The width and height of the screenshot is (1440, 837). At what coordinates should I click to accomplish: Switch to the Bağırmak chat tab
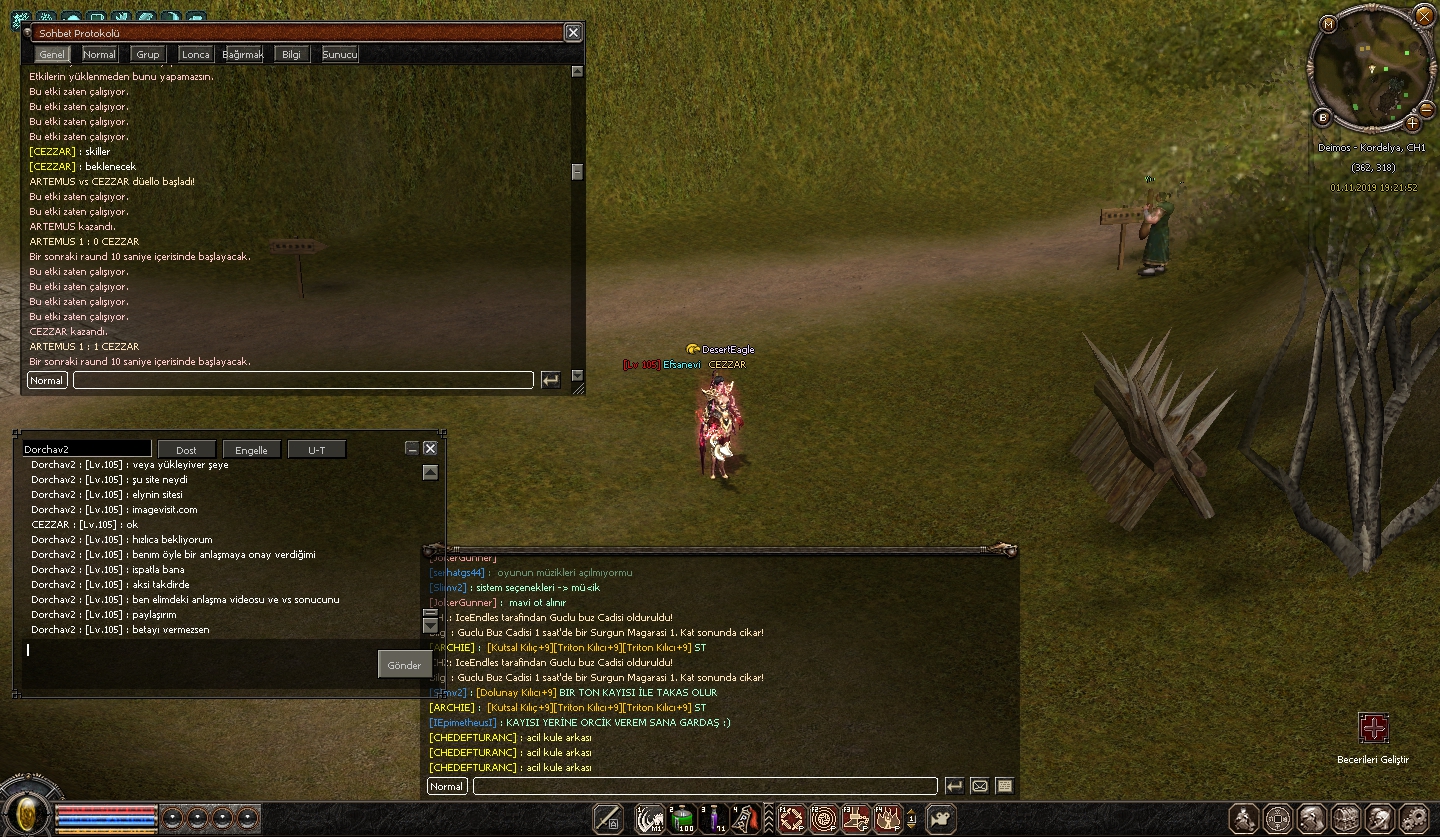[243, 54]
